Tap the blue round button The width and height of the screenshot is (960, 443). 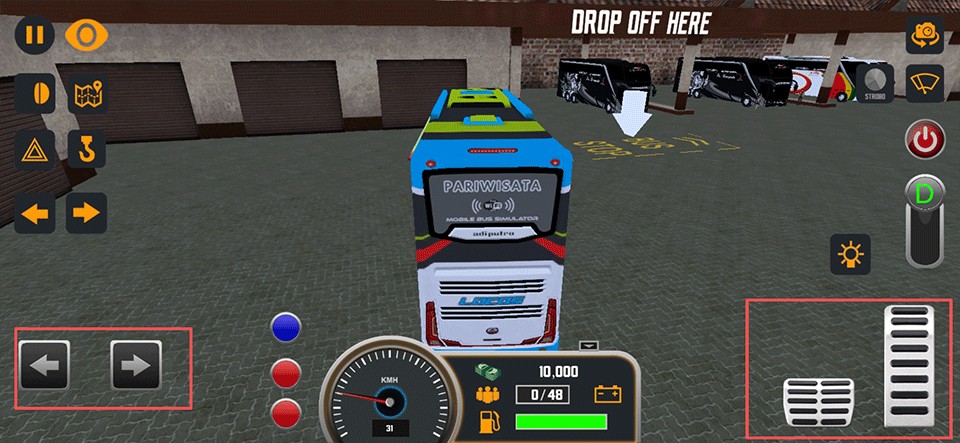pos(287,328)
